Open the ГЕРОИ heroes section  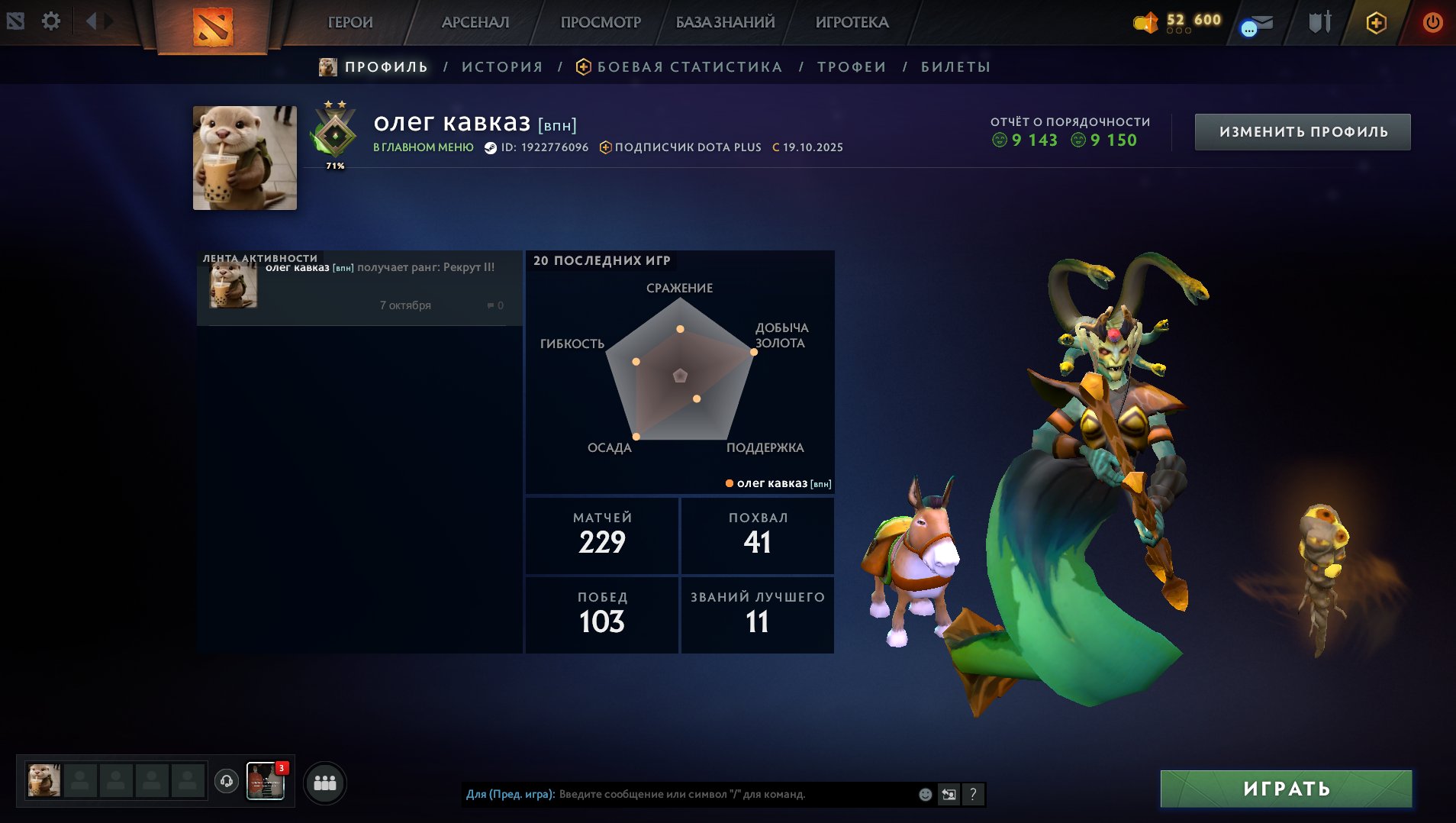(350, 22)
